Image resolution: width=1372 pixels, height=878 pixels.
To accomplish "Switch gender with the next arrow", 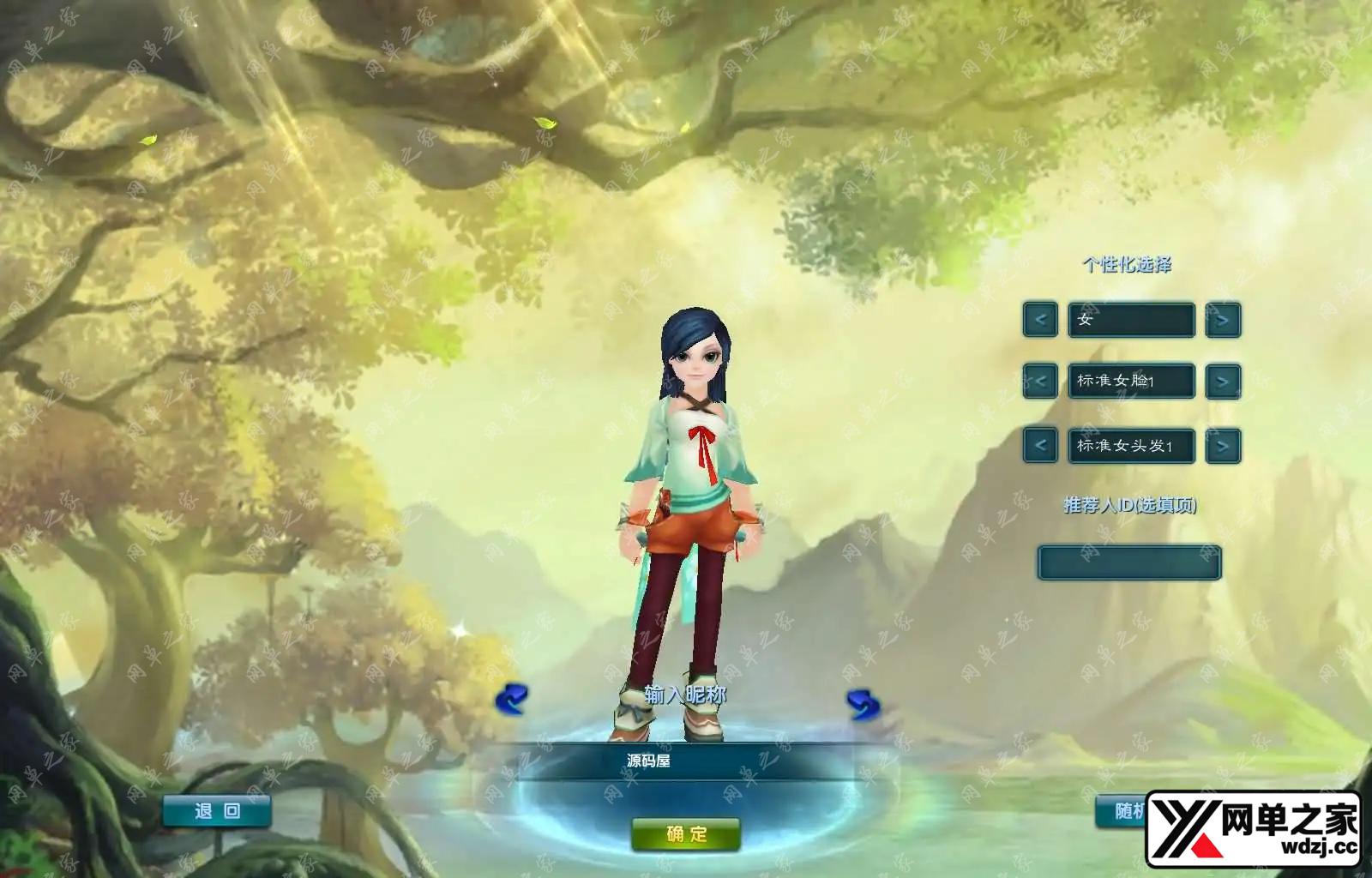I will point(1223,320).
